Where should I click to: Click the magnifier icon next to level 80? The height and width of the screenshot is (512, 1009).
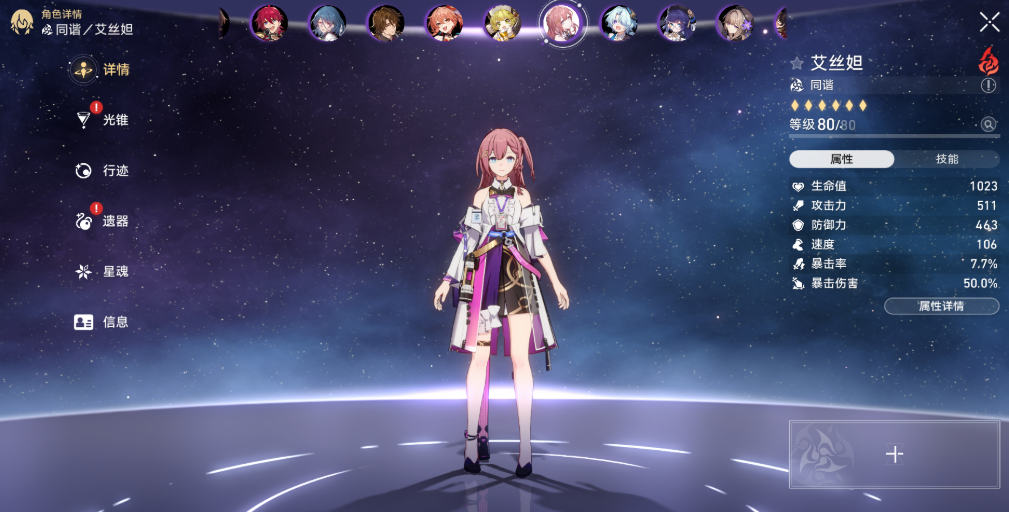[x=989, y=124]
